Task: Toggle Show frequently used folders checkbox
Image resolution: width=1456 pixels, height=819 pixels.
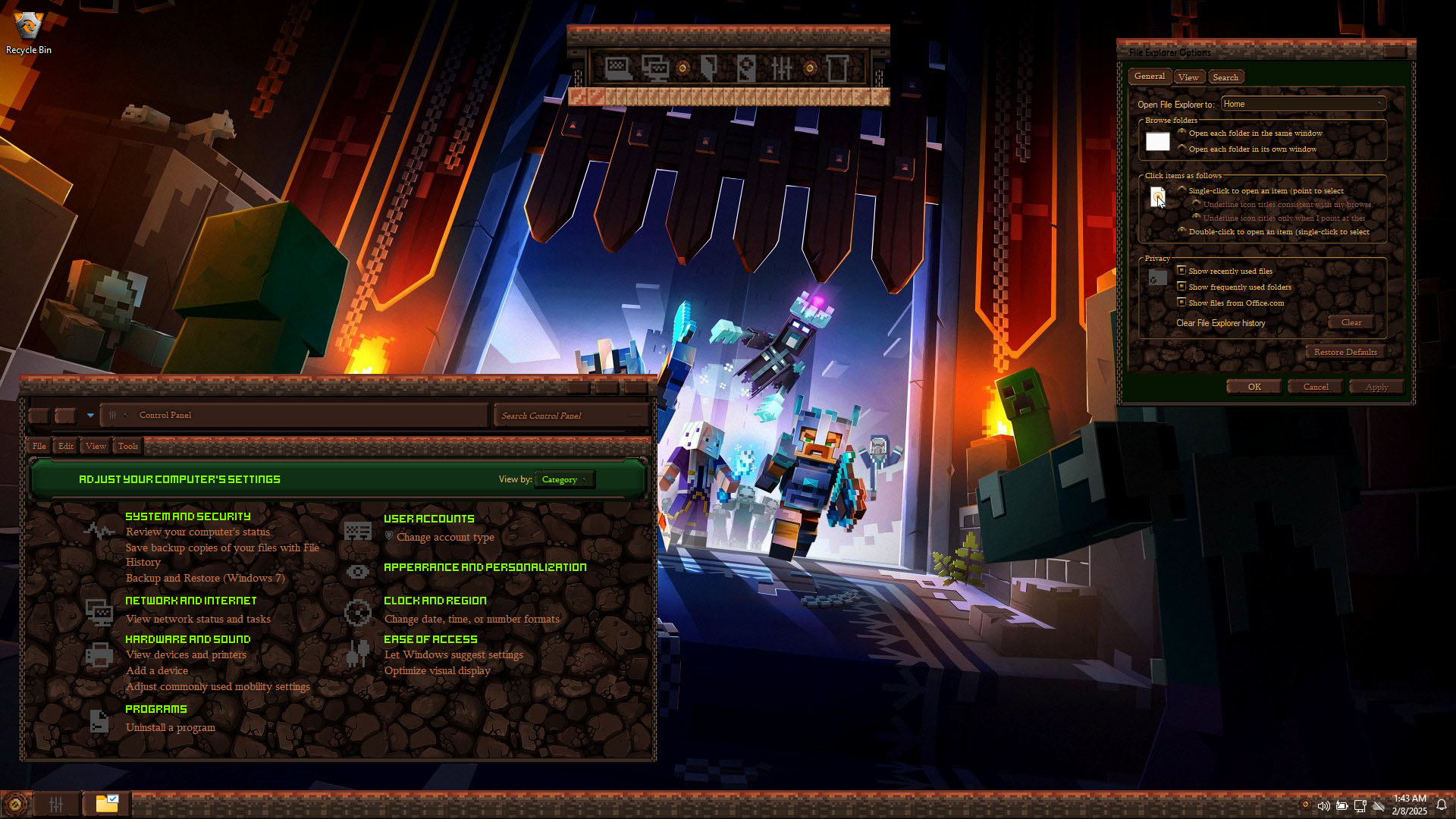Action: (x=1181, y=287)
